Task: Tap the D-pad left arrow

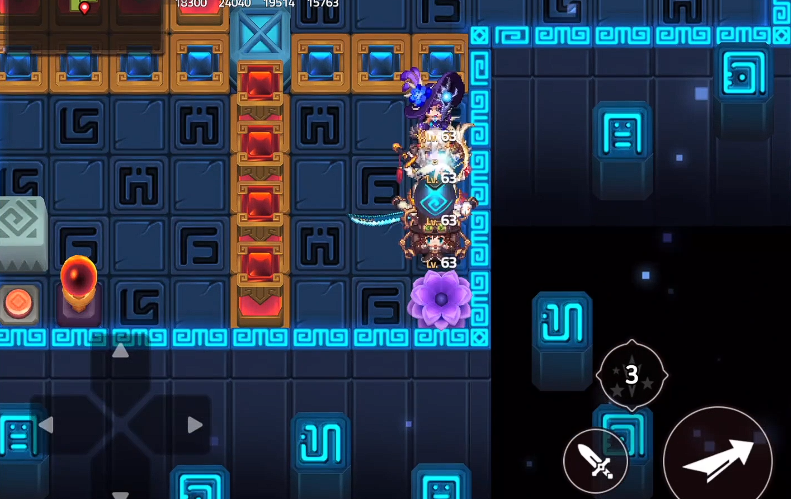Action: click(45, 425)
